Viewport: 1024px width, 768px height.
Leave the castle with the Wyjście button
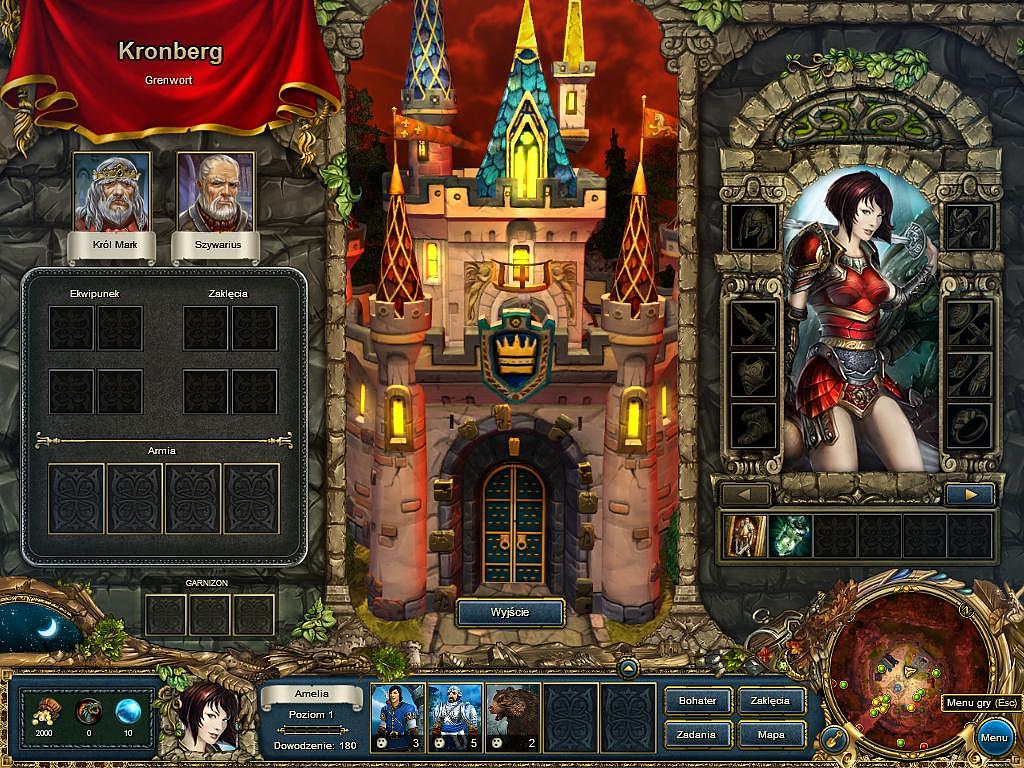pos(510,612)
